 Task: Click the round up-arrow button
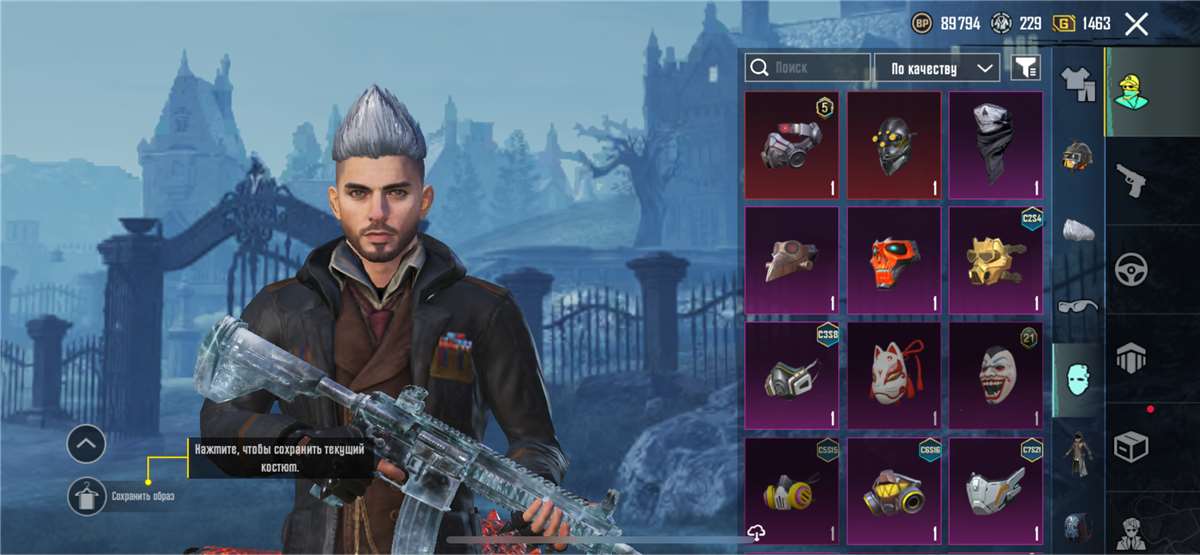point(86,442)
